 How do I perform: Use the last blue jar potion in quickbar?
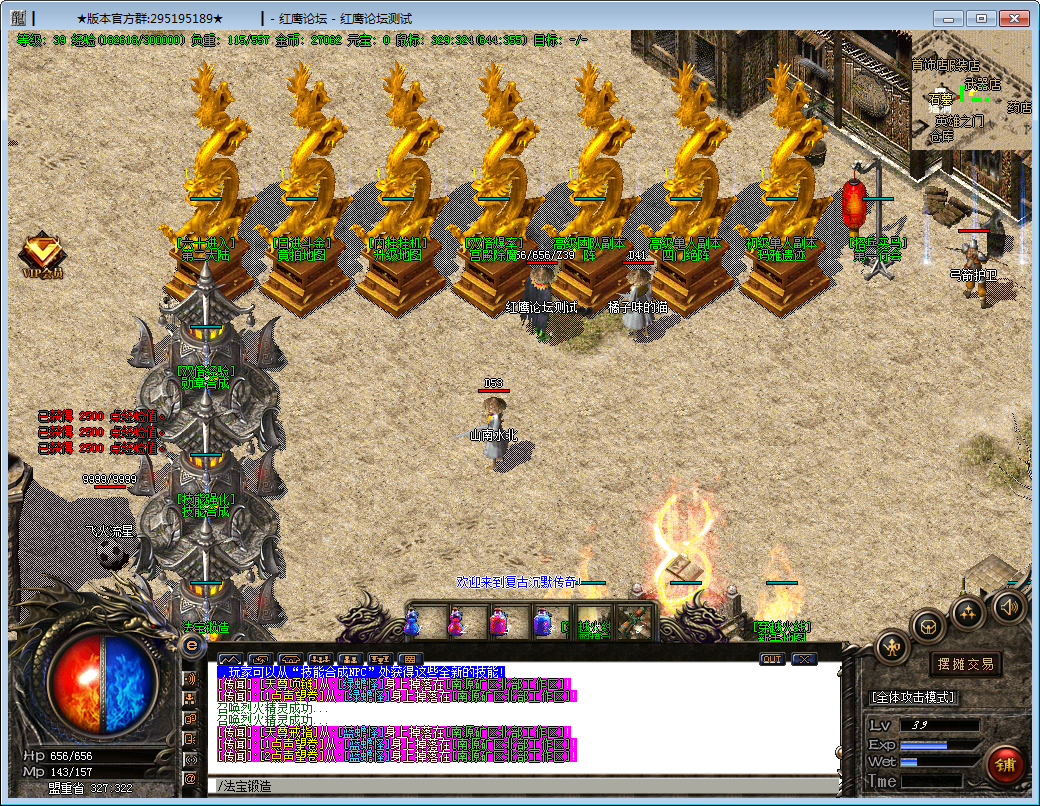(x=543, y=623)
